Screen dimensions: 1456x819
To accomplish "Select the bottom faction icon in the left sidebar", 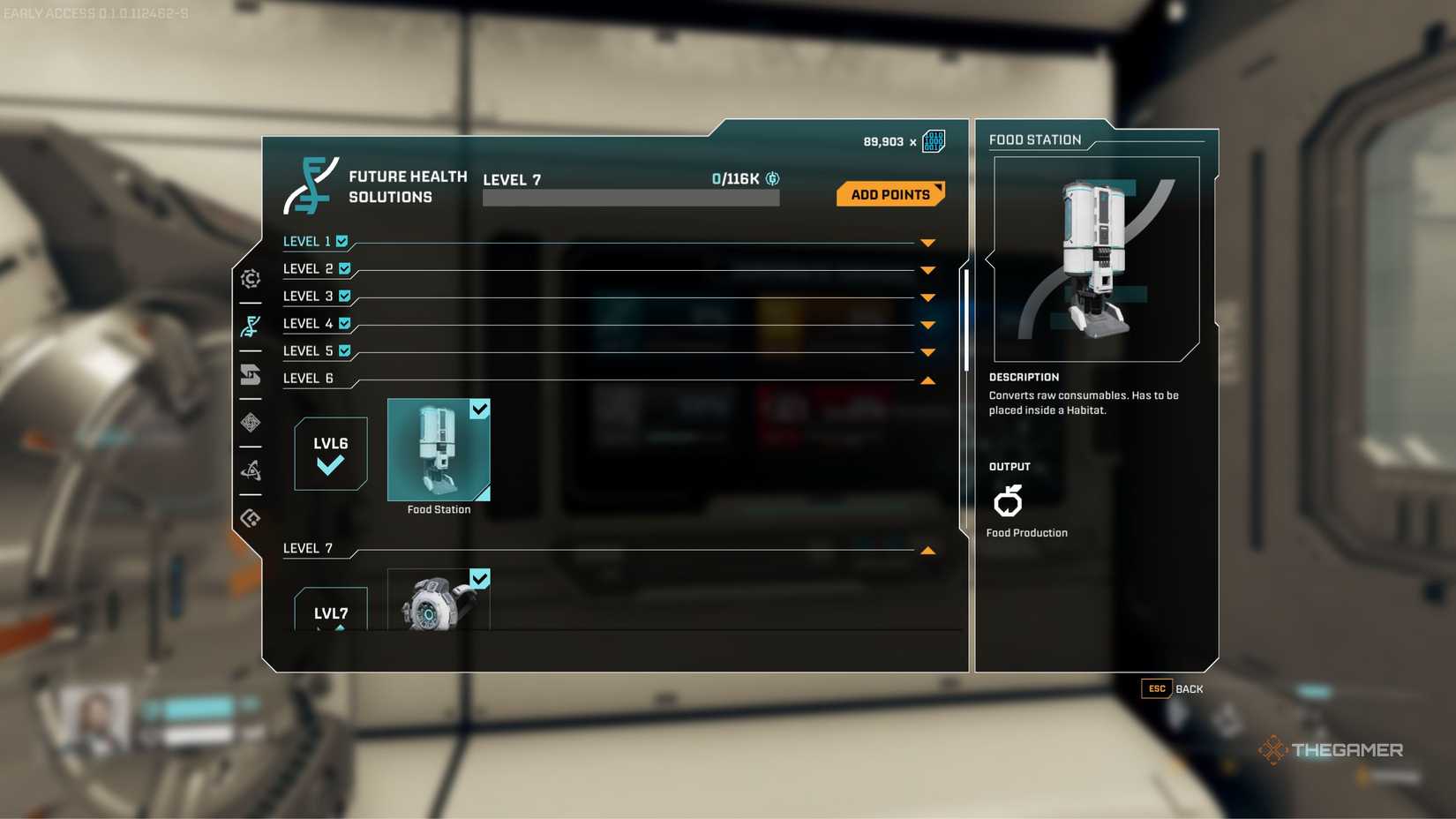I will coord(251,517).
